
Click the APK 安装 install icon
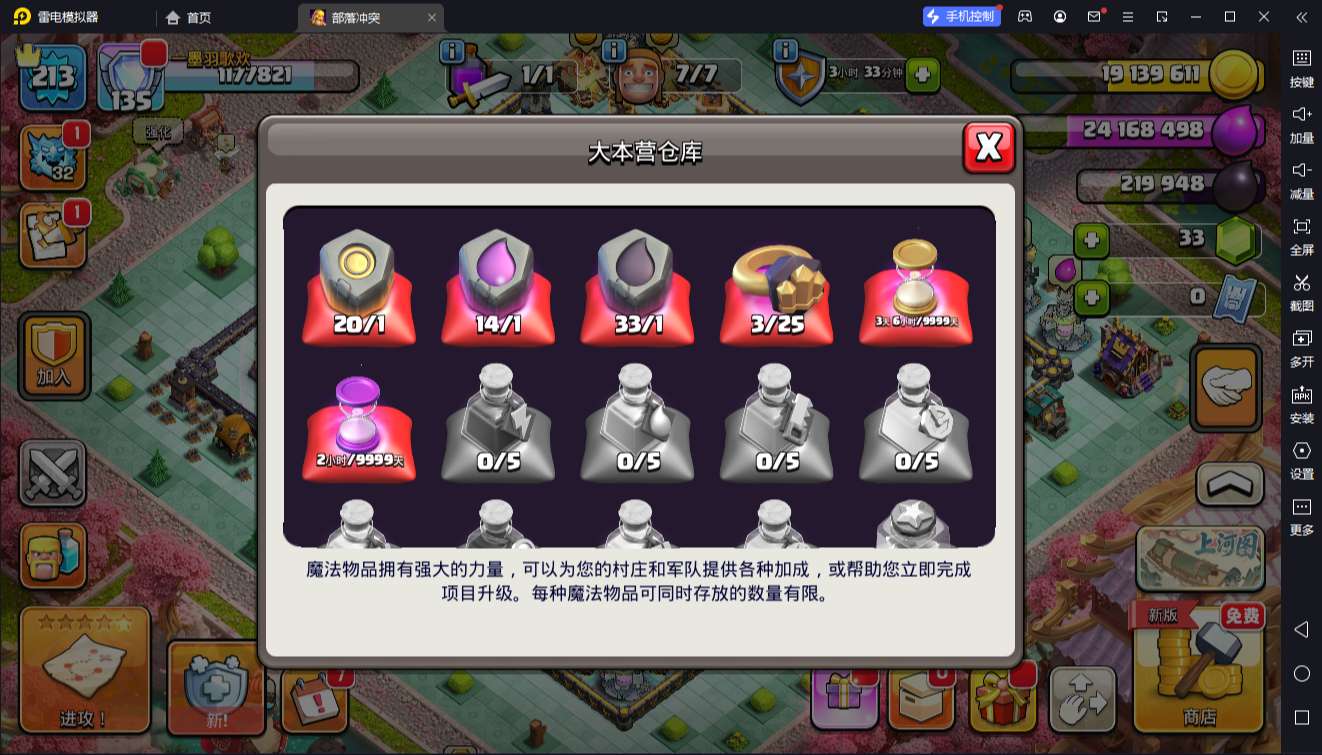coord(1302,400)
